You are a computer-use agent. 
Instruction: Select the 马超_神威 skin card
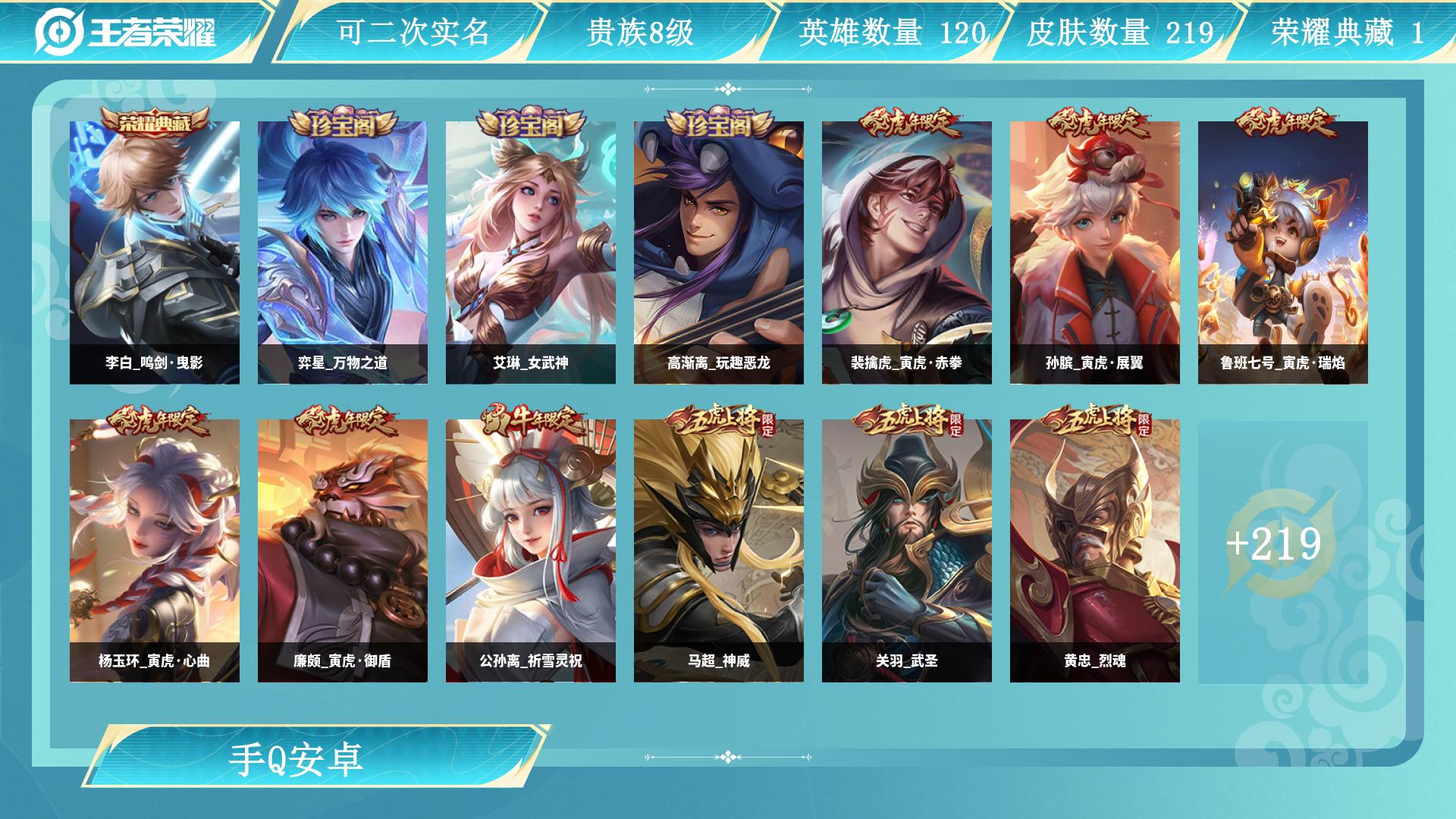pos(719,551)
